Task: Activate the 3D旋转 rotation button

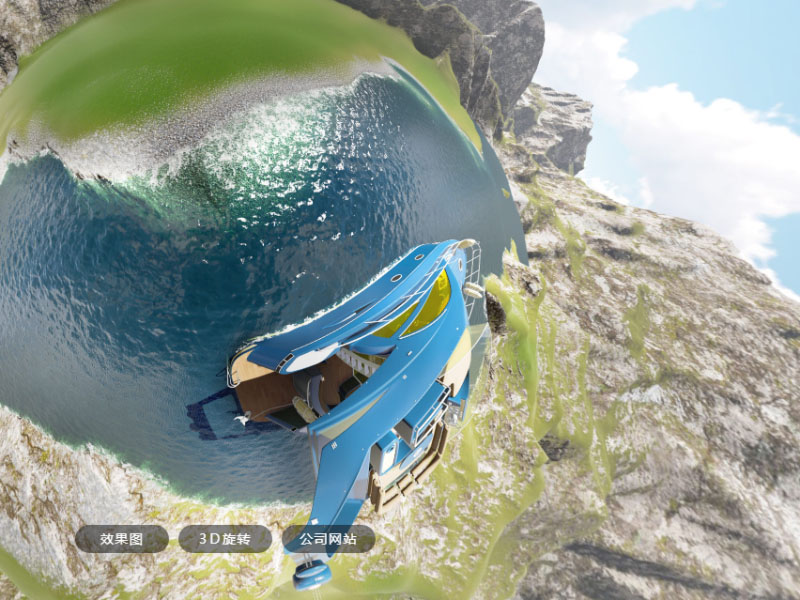Action: coord(225,539)
